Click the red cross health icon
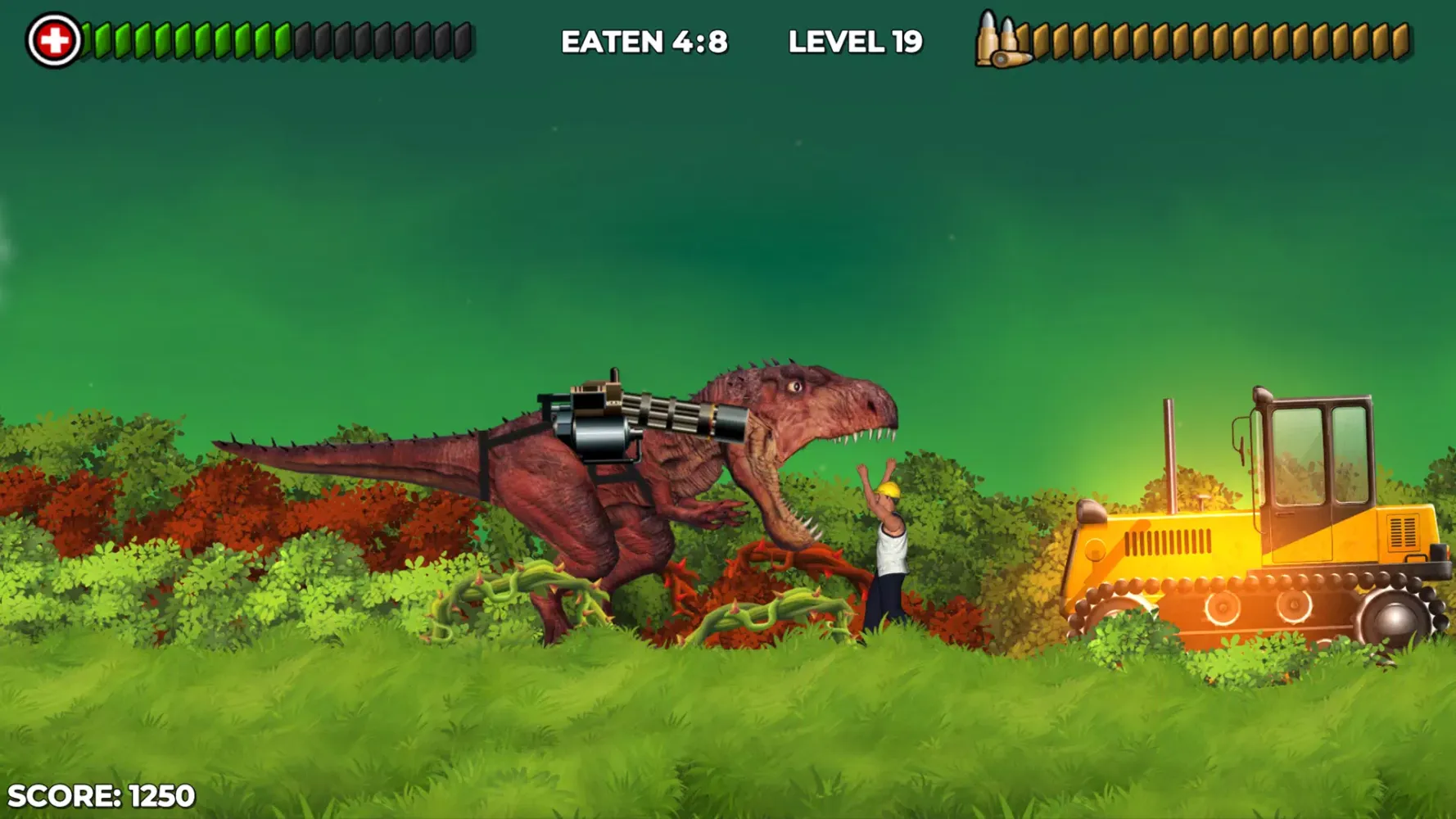The image size is (1456, 819). pyautogui.click(x=53, y=39)
